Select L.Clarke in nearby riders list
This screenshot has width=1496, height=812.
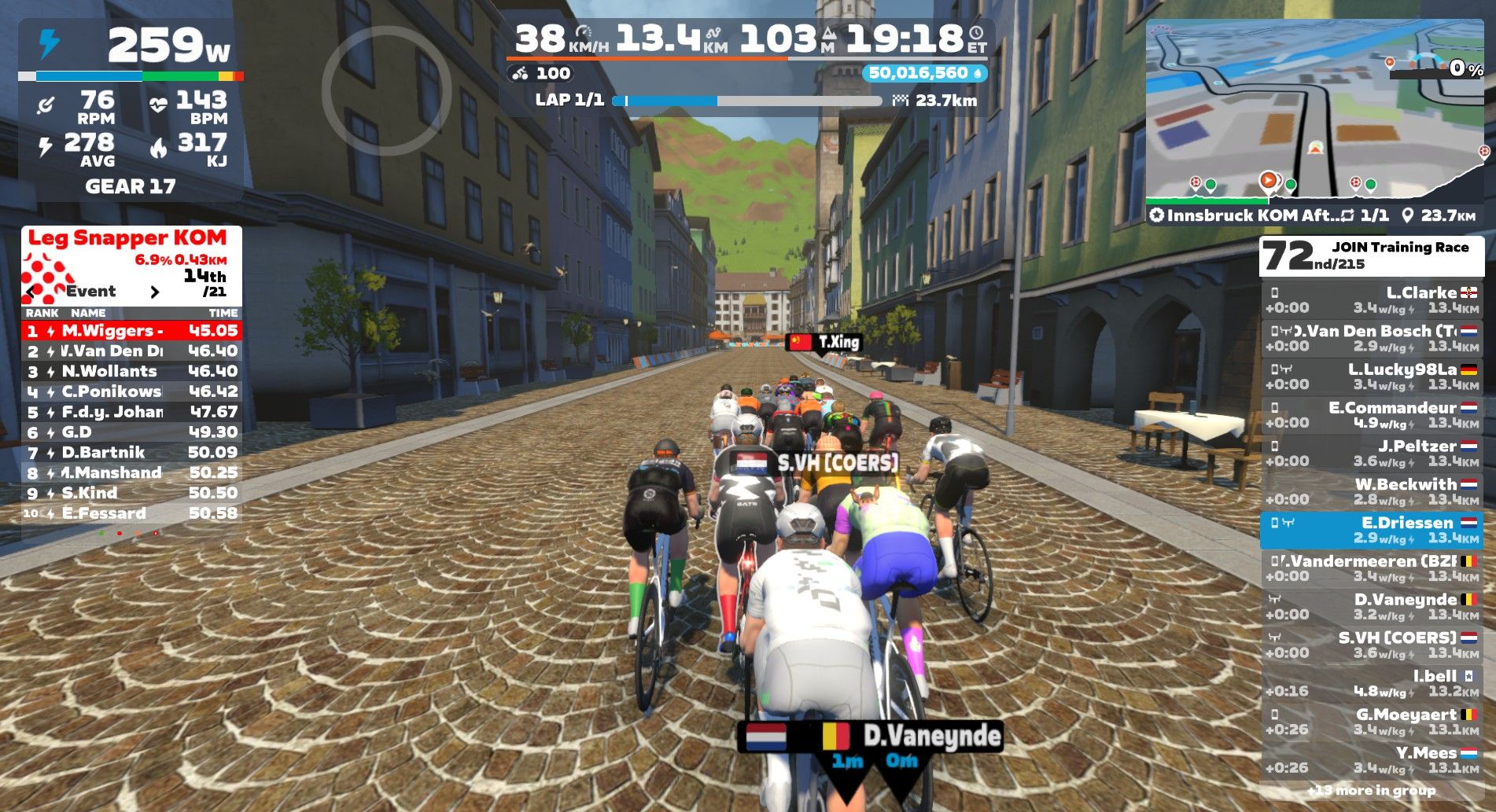[x=1372, y=299]
